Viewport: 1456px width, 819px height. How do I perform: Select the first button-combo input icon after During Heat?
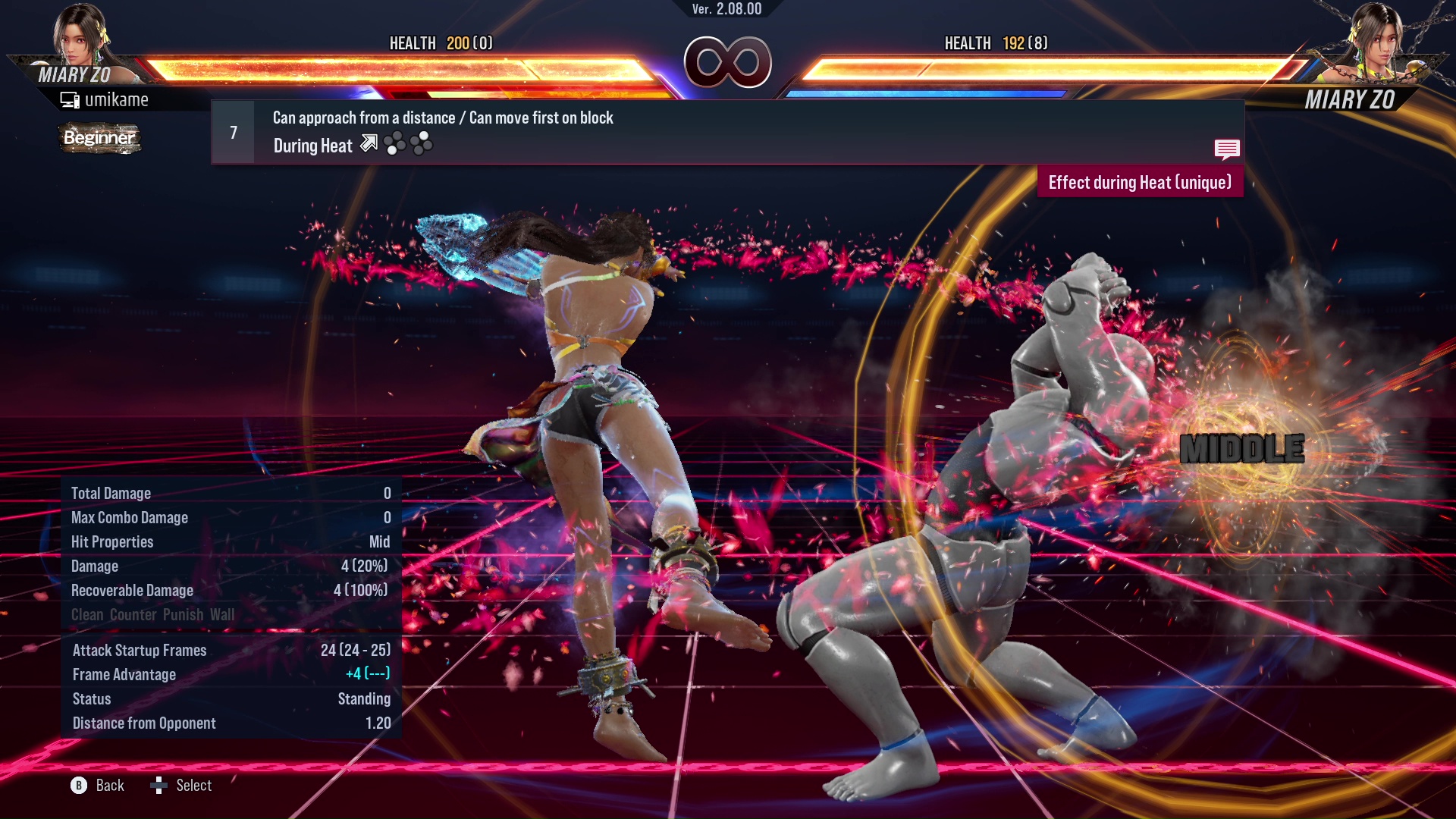point(396,143)
